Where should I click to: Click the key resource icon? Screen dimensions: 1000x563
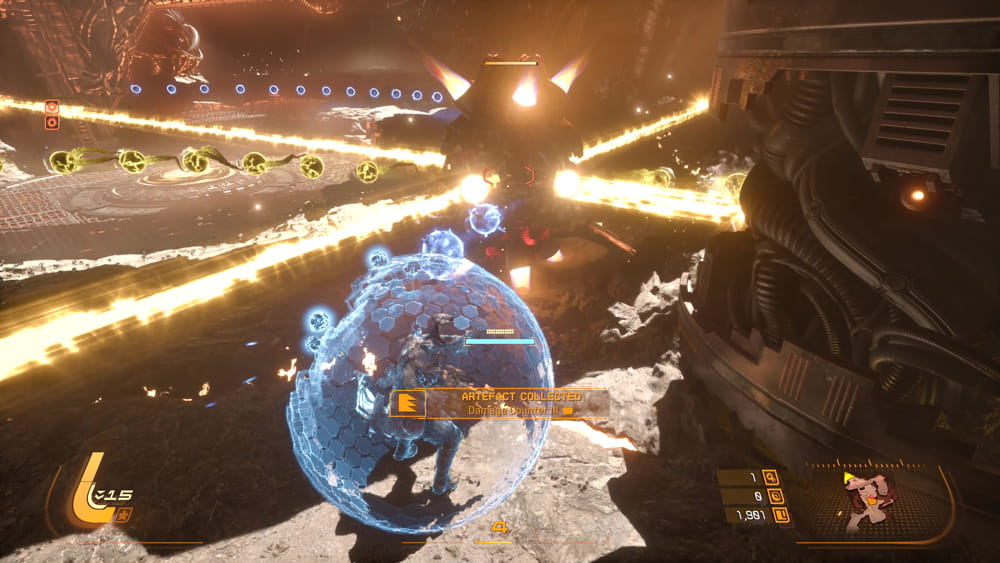coord(770,477)
